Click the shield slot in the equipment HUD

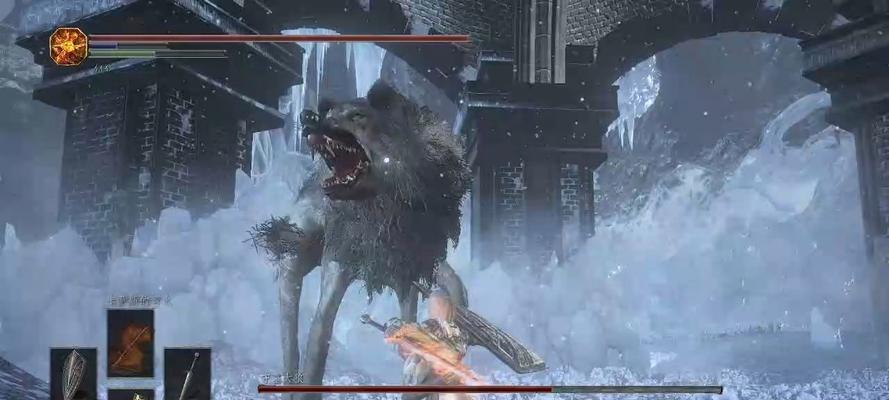pos(73,375)
